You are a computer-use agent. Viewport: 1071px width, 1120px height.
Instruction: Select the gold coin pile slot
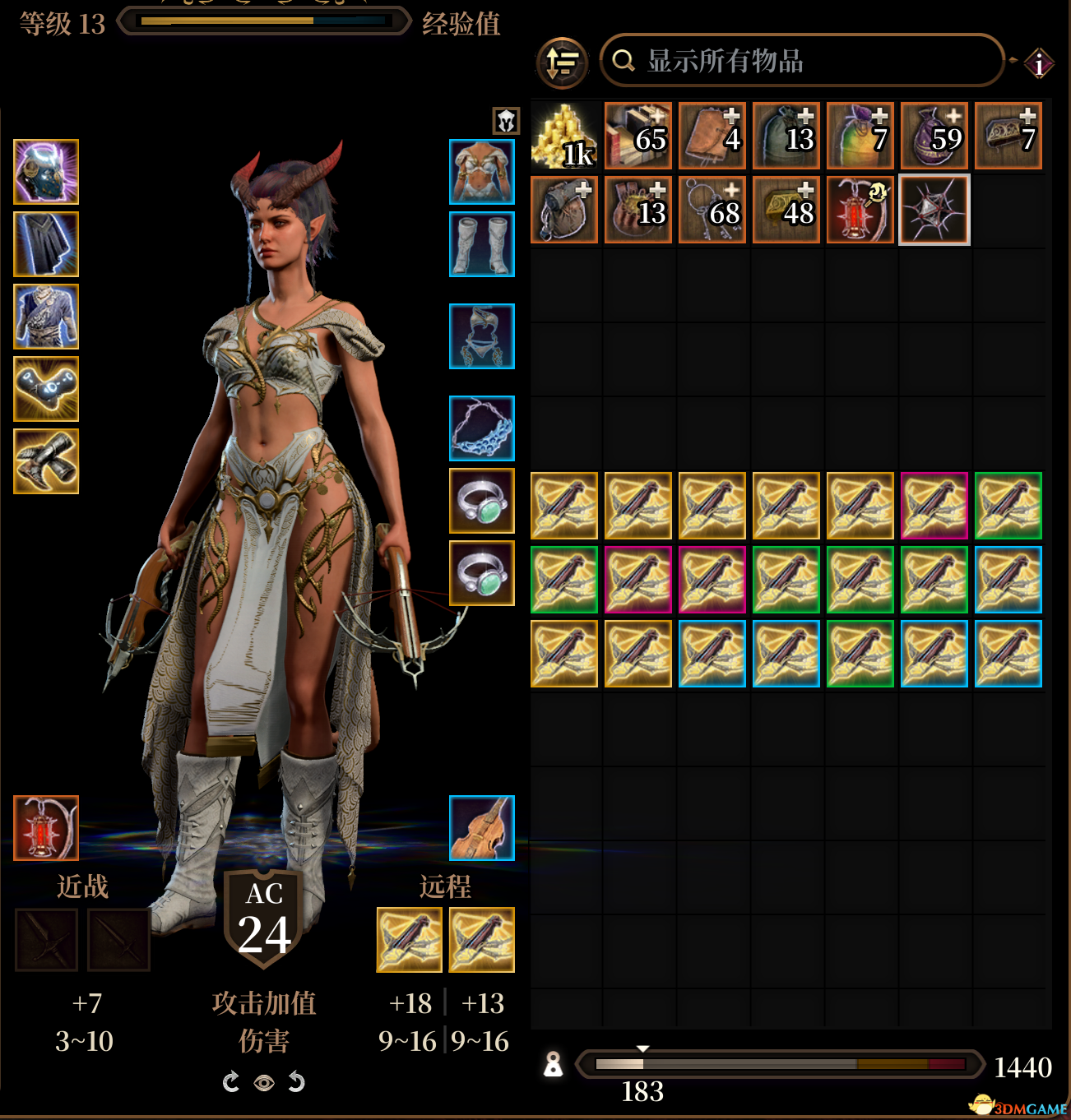tap(564, 137)
